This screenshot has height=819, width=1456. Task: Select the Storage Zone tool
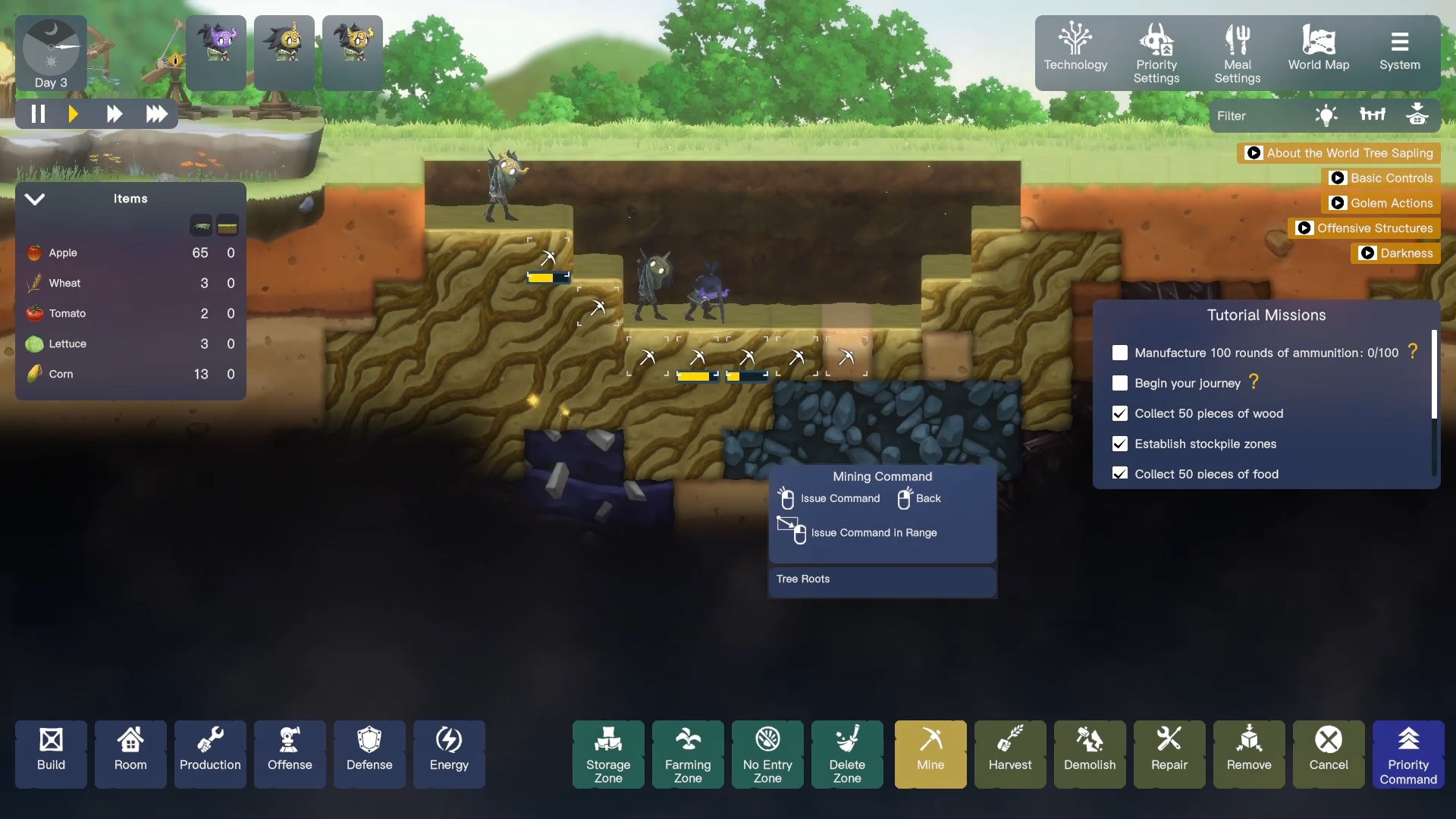[607, 753]
